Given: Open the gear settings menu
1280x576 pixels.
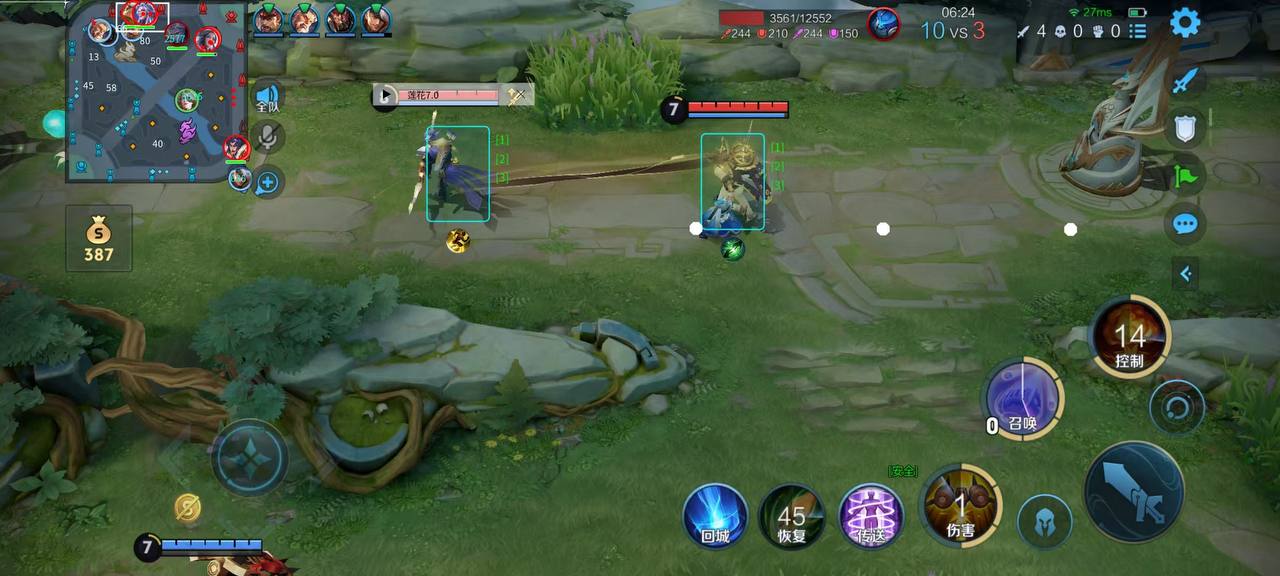Looking at the screenshot, I should coord(1185,22).
